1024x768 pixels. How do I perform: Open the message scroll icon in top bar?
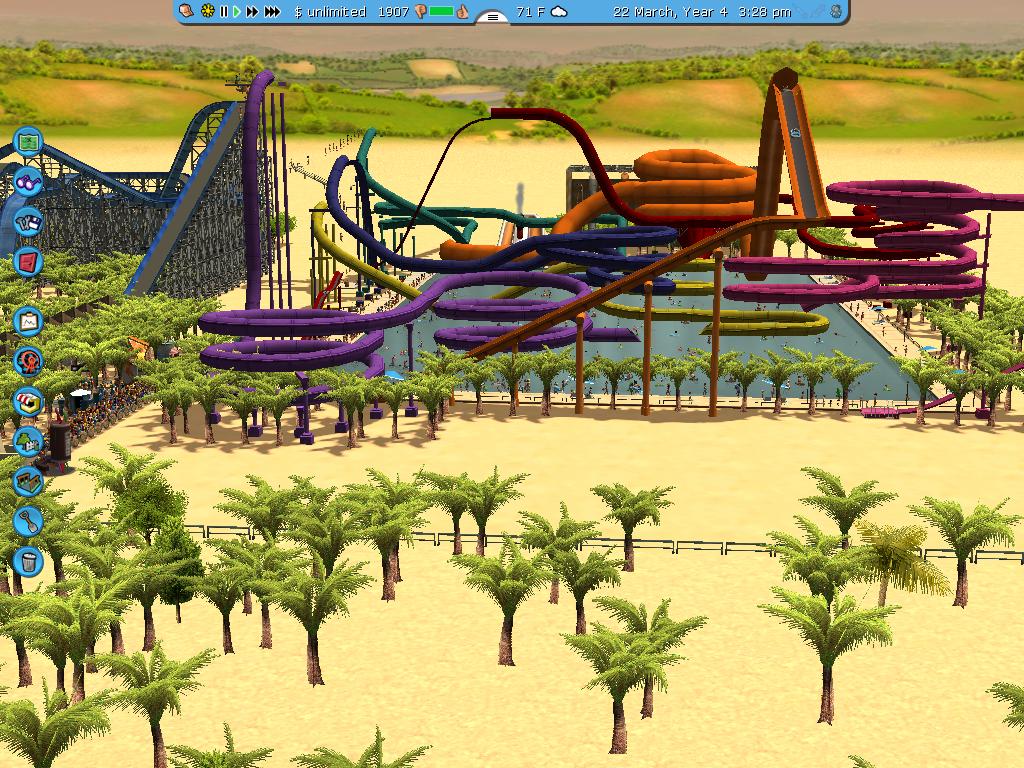click(x=187, y=12)
